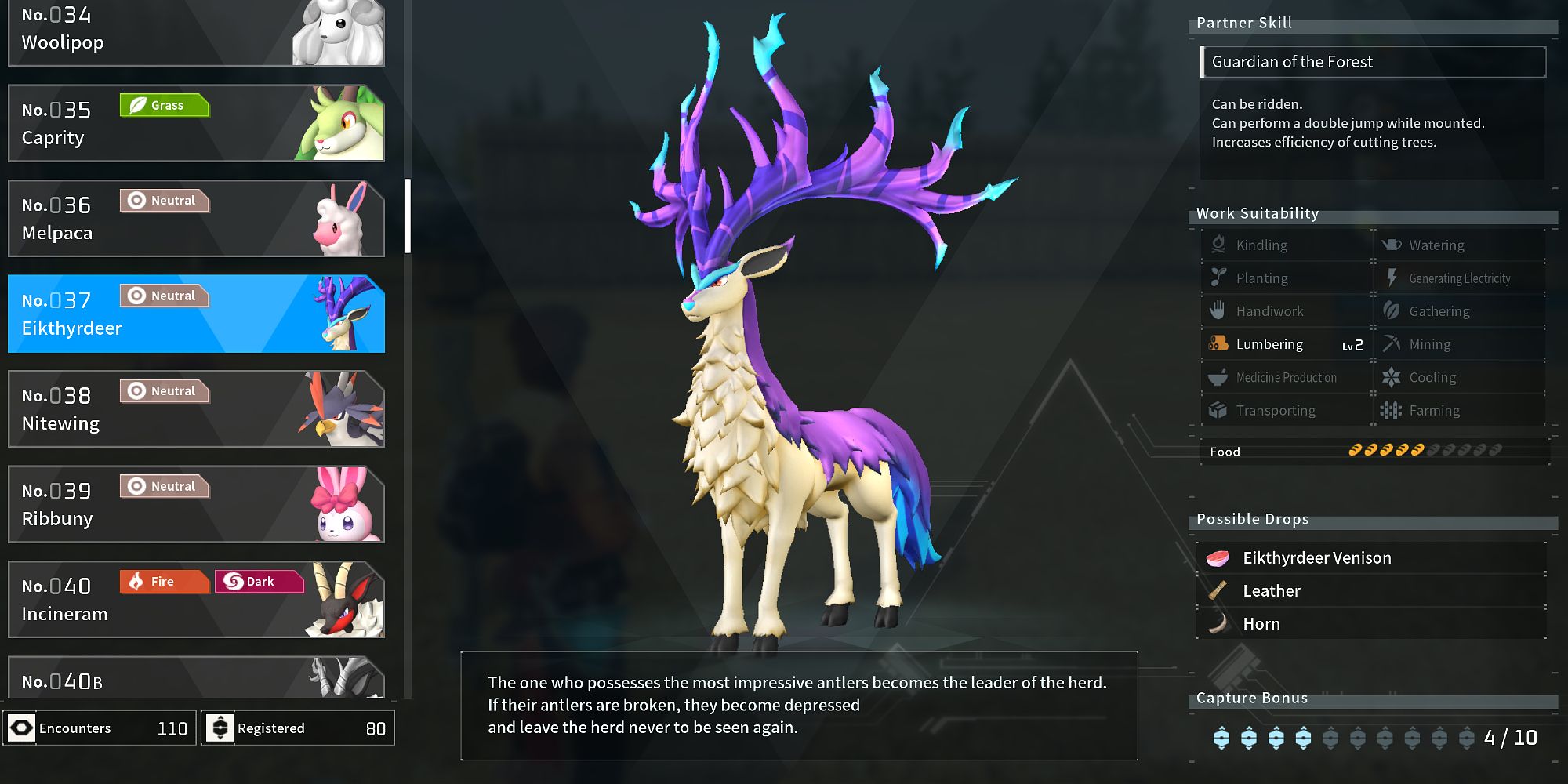This screenshot has width=1568, height=784.
Task: Switch to entry No.038 Nitewing
Action: [x=196, y=408]
